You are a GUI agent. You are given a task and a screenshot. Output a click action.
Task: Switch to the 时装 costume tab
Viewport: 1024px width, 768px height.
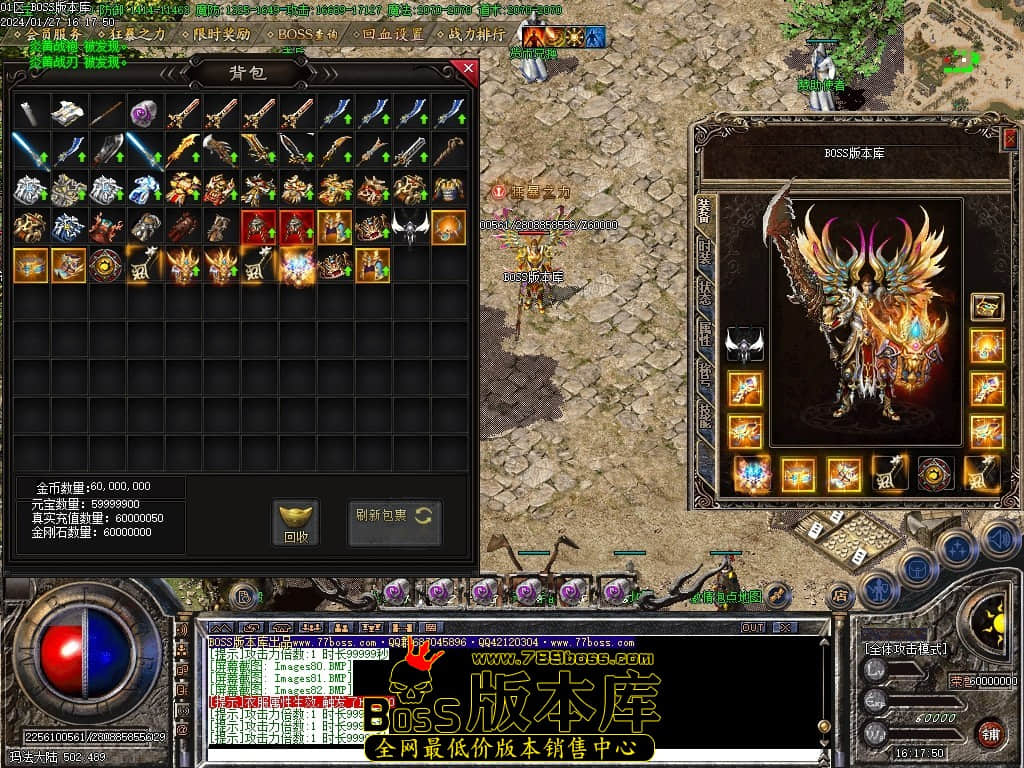(x=706, y=252)
